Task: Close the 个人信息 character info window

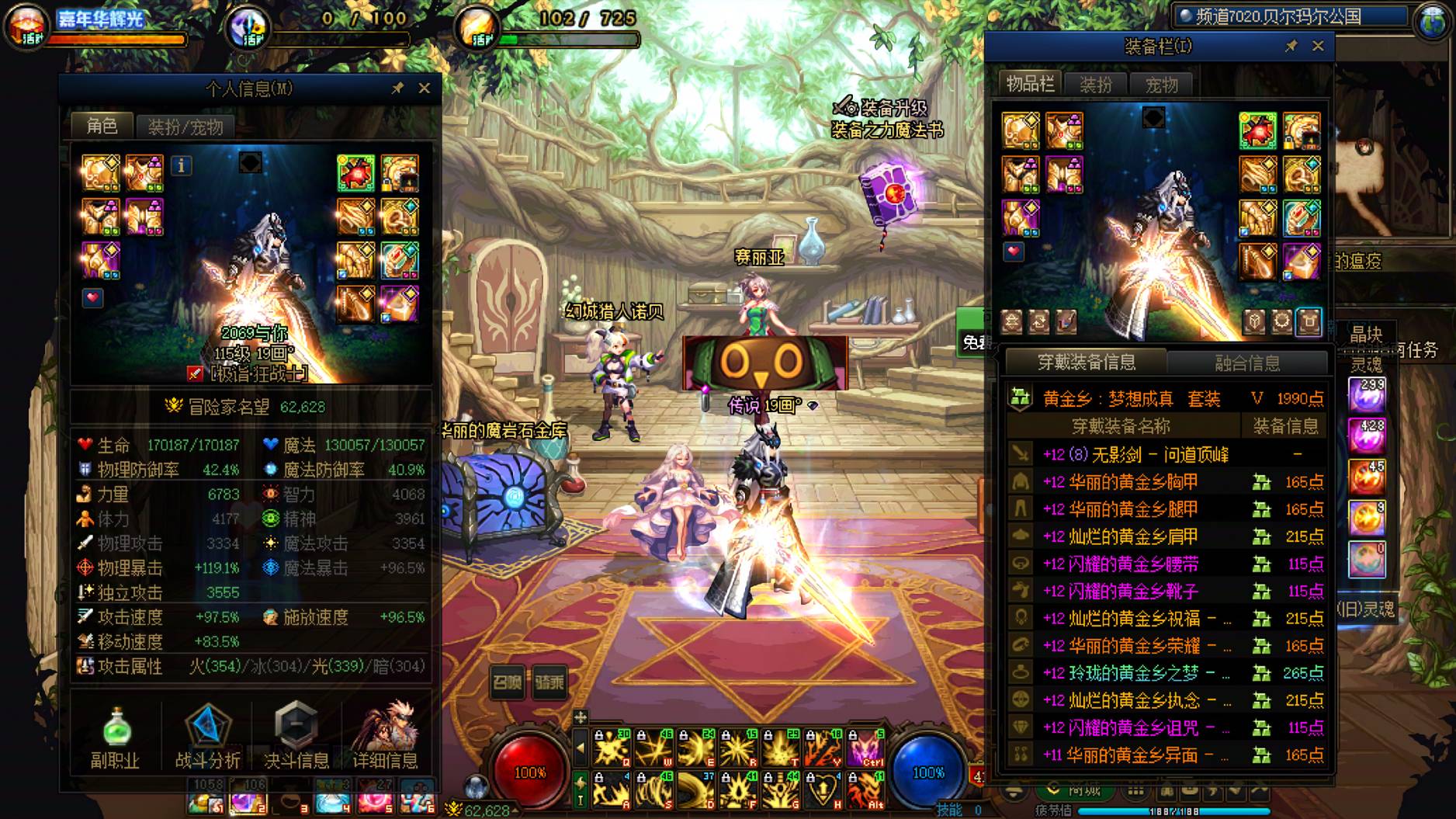Action: 424,88
